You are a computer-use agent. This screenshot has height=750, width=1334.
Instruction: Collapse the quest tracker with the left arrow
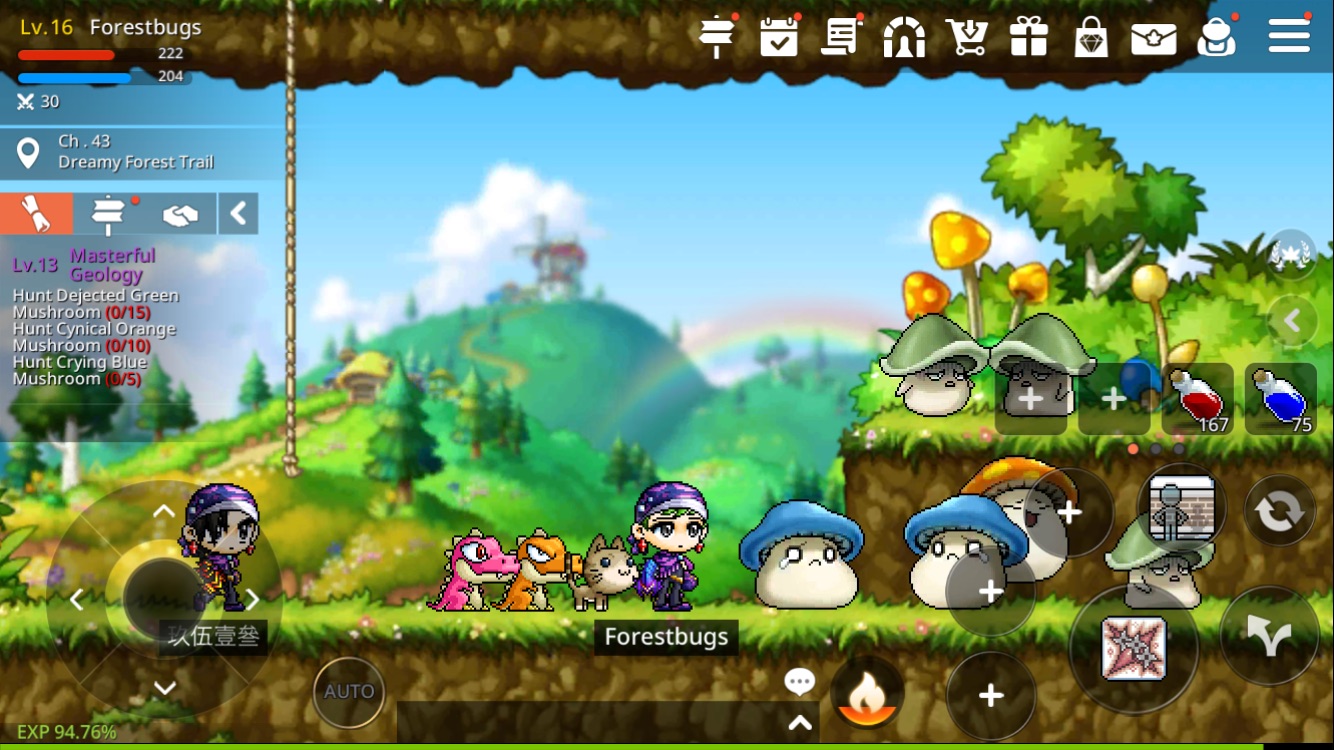(x=238, y=213)
